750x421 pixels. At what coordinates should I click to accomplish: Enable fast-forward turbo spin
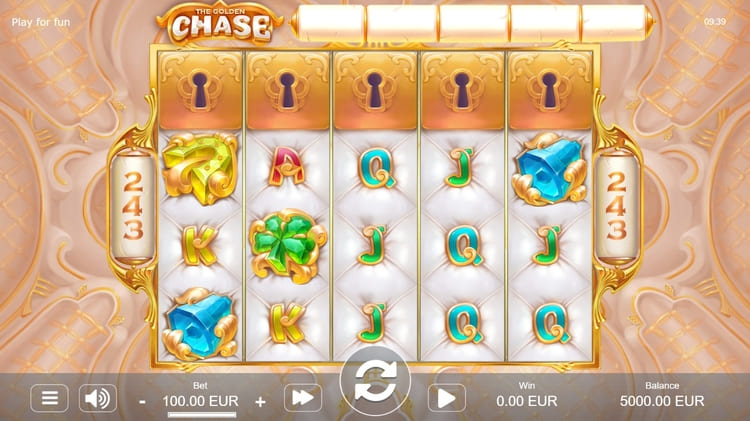pyautogui.click(x=303, y=398)
